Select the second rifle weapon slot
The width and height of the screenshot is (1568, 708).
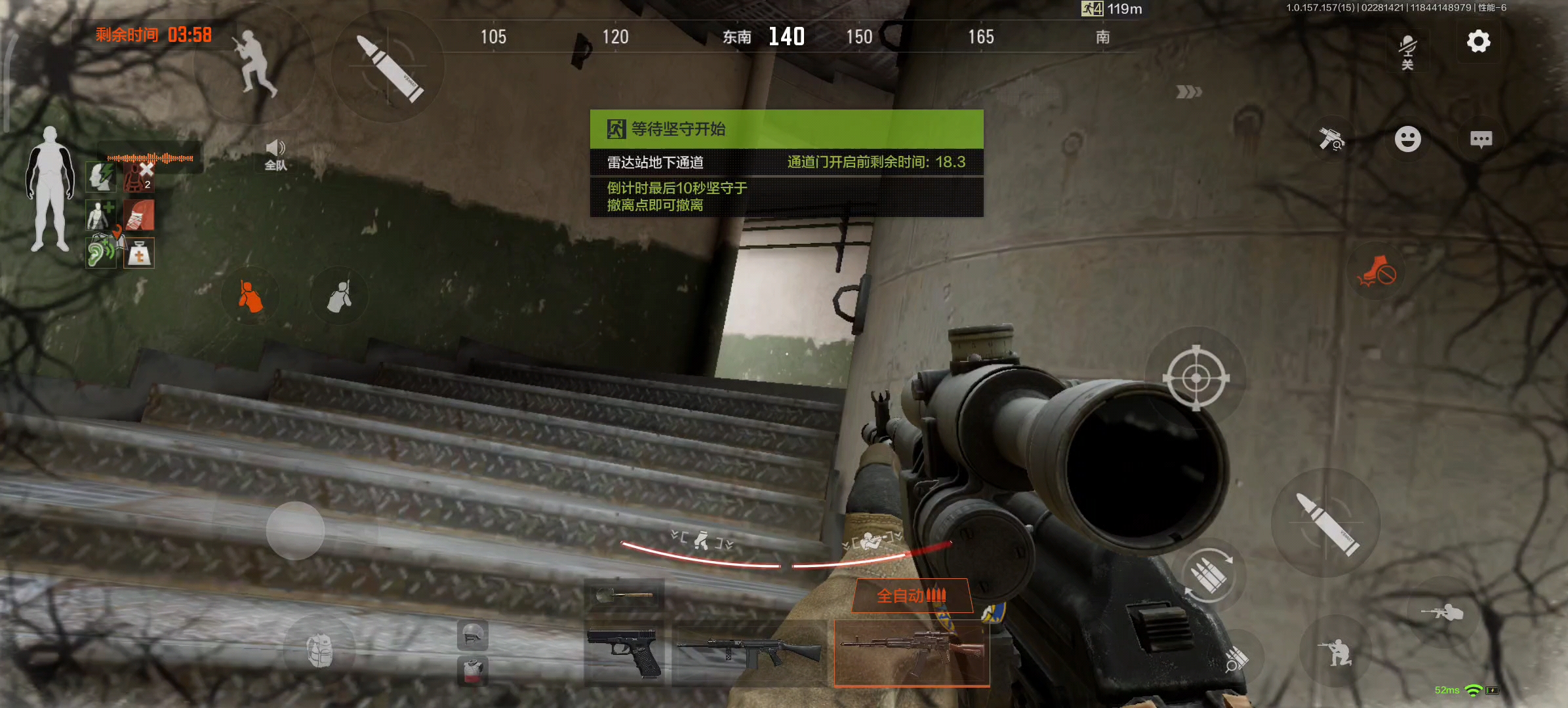click(748, 652)
